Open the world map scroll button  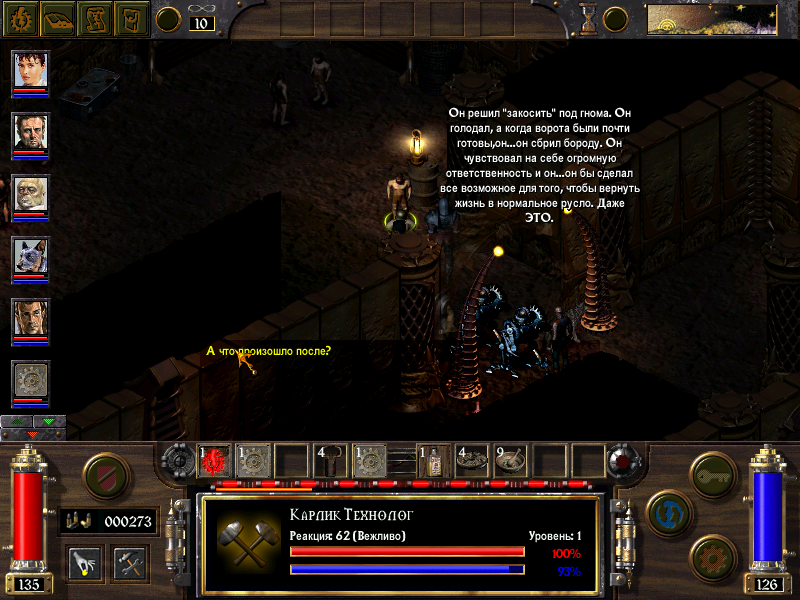point(95,18)
